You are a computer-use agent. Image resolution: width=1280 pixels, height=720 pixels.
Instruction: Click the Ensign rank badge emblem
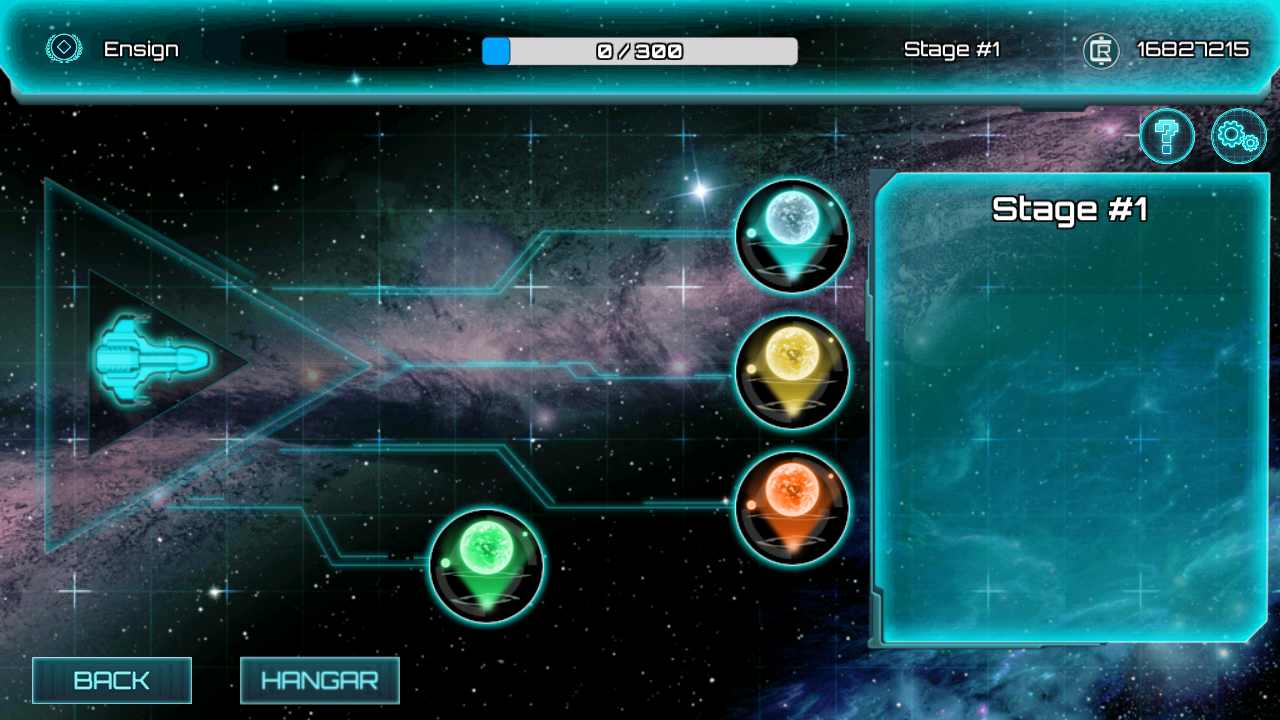63,48
